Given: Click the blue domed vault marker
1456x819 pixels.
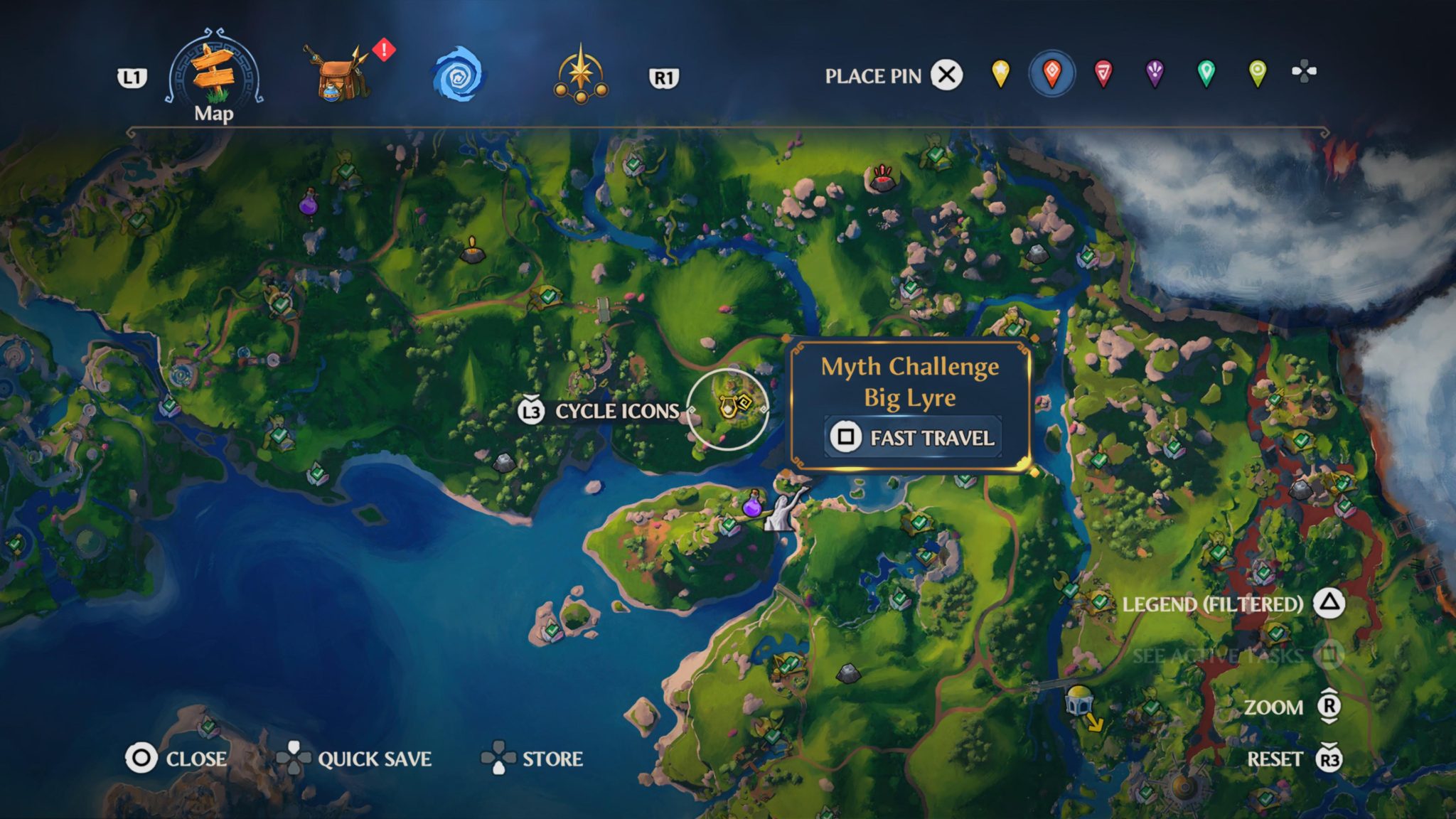Looking at the screenshot, I should (x=1078, y=700).
